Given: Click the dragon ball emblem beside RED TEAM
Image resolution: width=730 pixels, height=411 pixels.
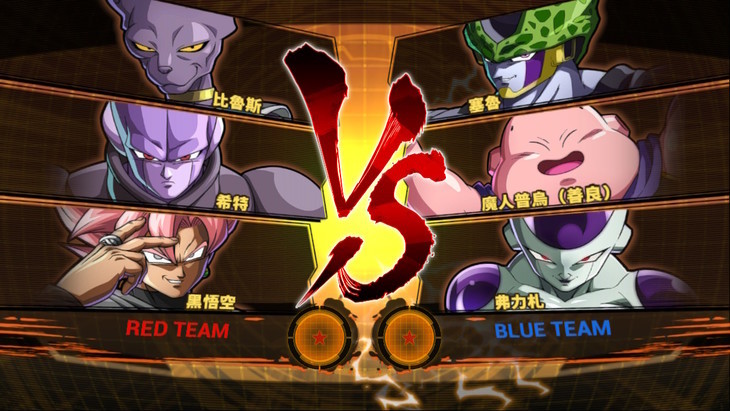Looking at the screenshot, I should [318, 336].
